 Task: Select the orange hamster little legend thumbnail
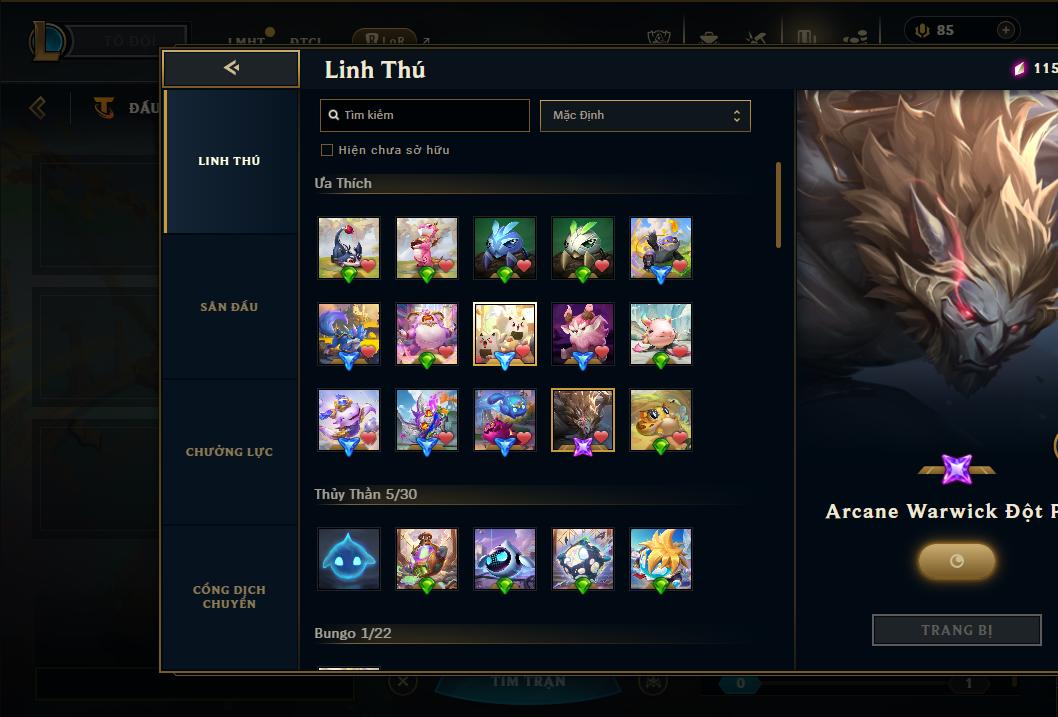(661, 420)
